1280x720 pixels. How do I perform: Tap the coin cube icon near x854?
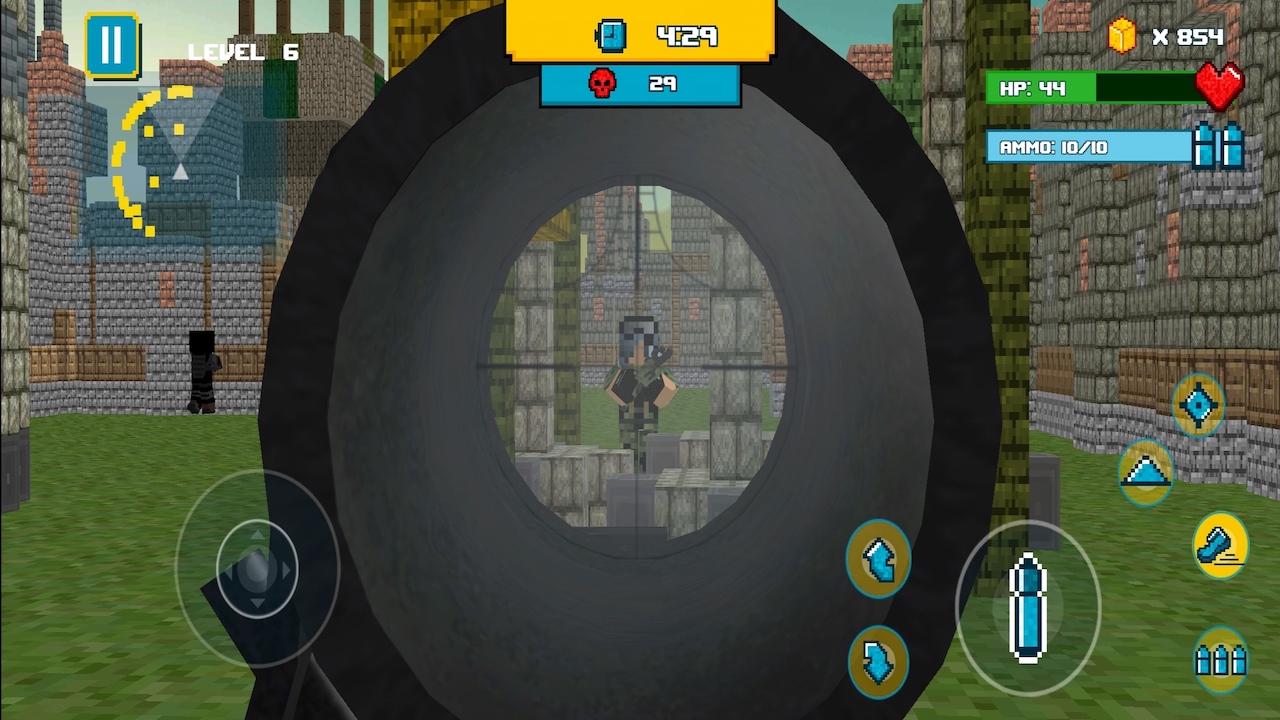1122,37
